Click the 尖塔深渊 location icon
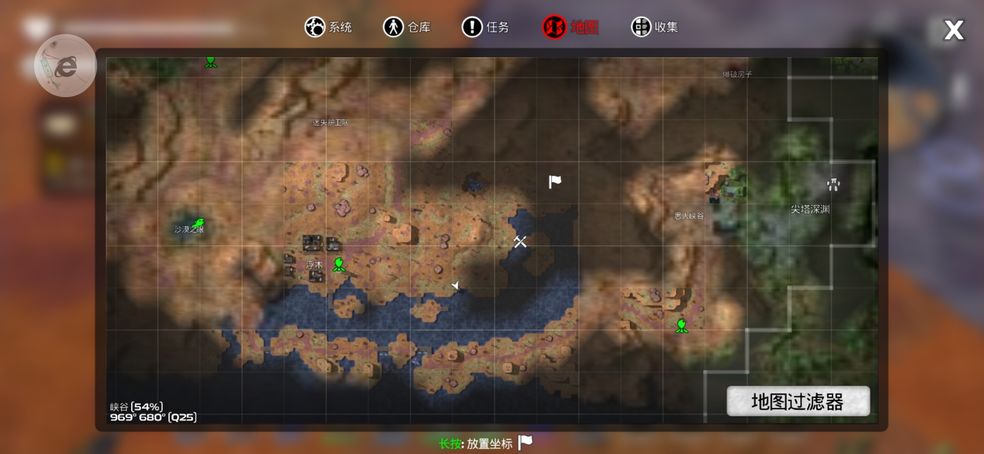The height and width of the screenshot is (454, 984). pyautogui.click(x=831, y=184)
